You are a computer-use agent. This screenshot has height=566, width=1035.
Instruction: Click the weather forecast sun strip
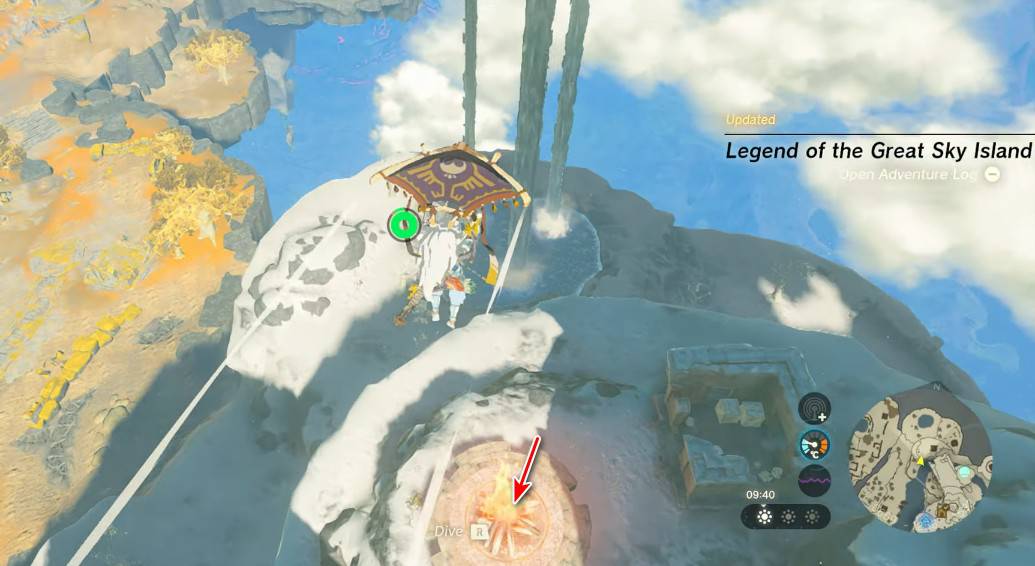787,517
